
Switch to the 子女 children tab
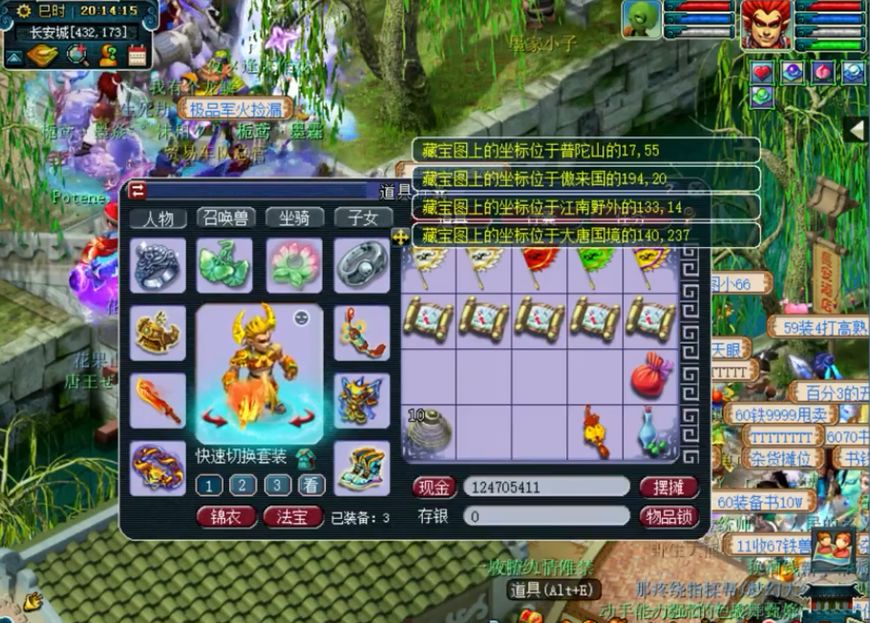tap(361, 218)
